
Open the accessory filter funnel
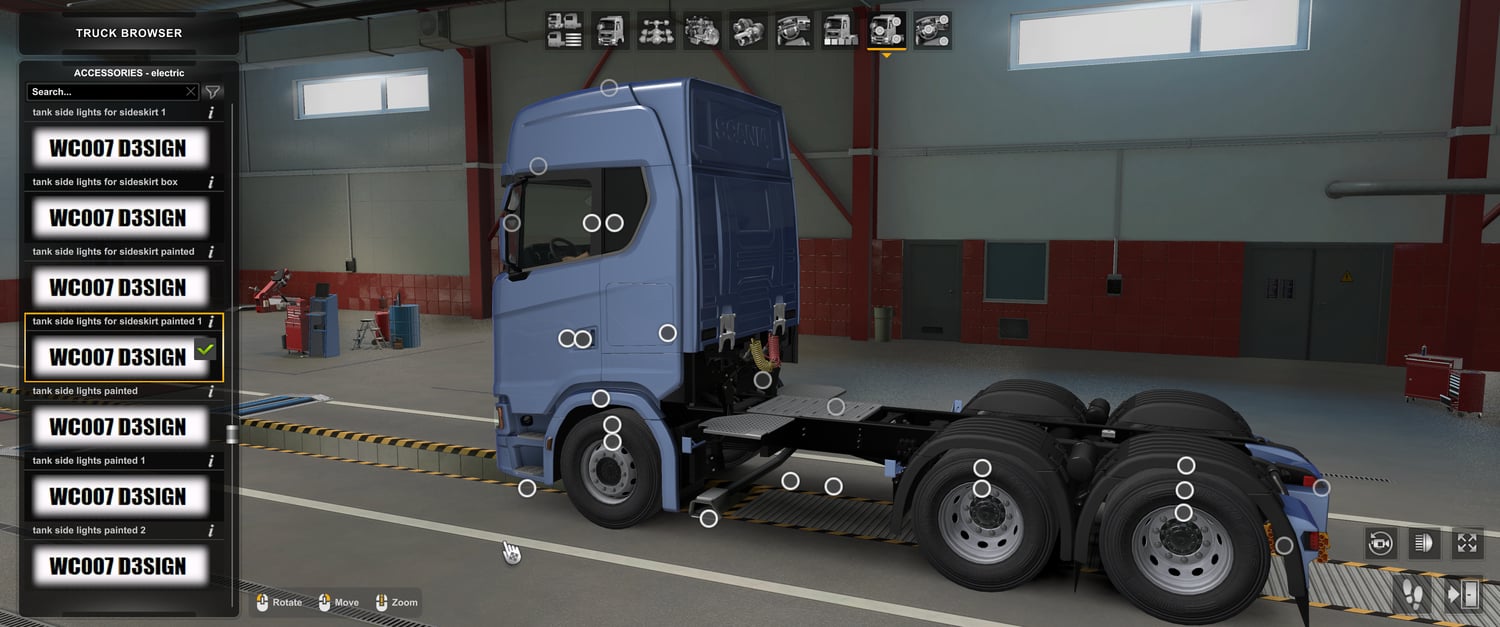213,92
